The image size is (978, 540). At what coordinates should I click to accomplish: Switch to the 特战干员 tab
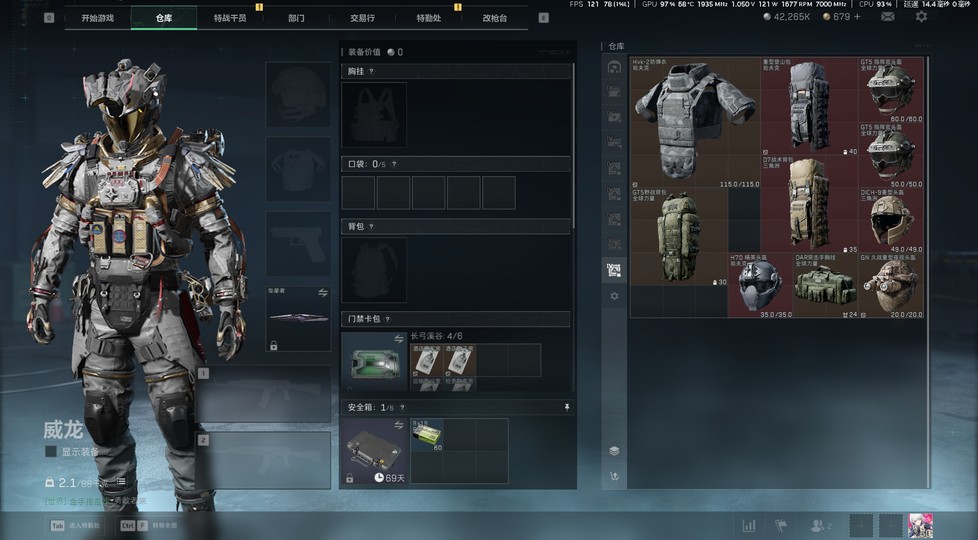[x=230, y=18]
